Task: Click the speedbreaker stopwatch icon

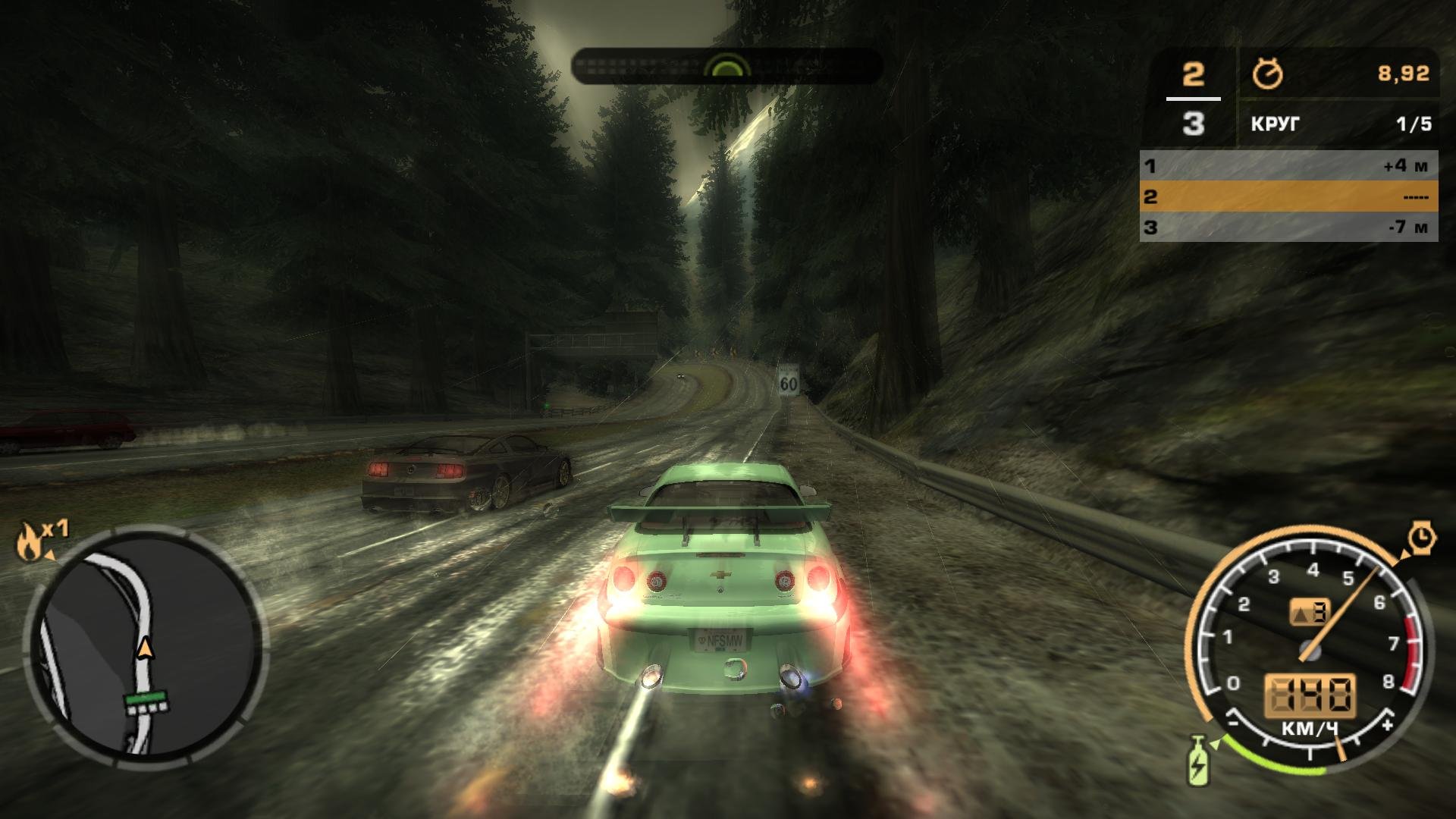Action: (x=1423, y=537)
